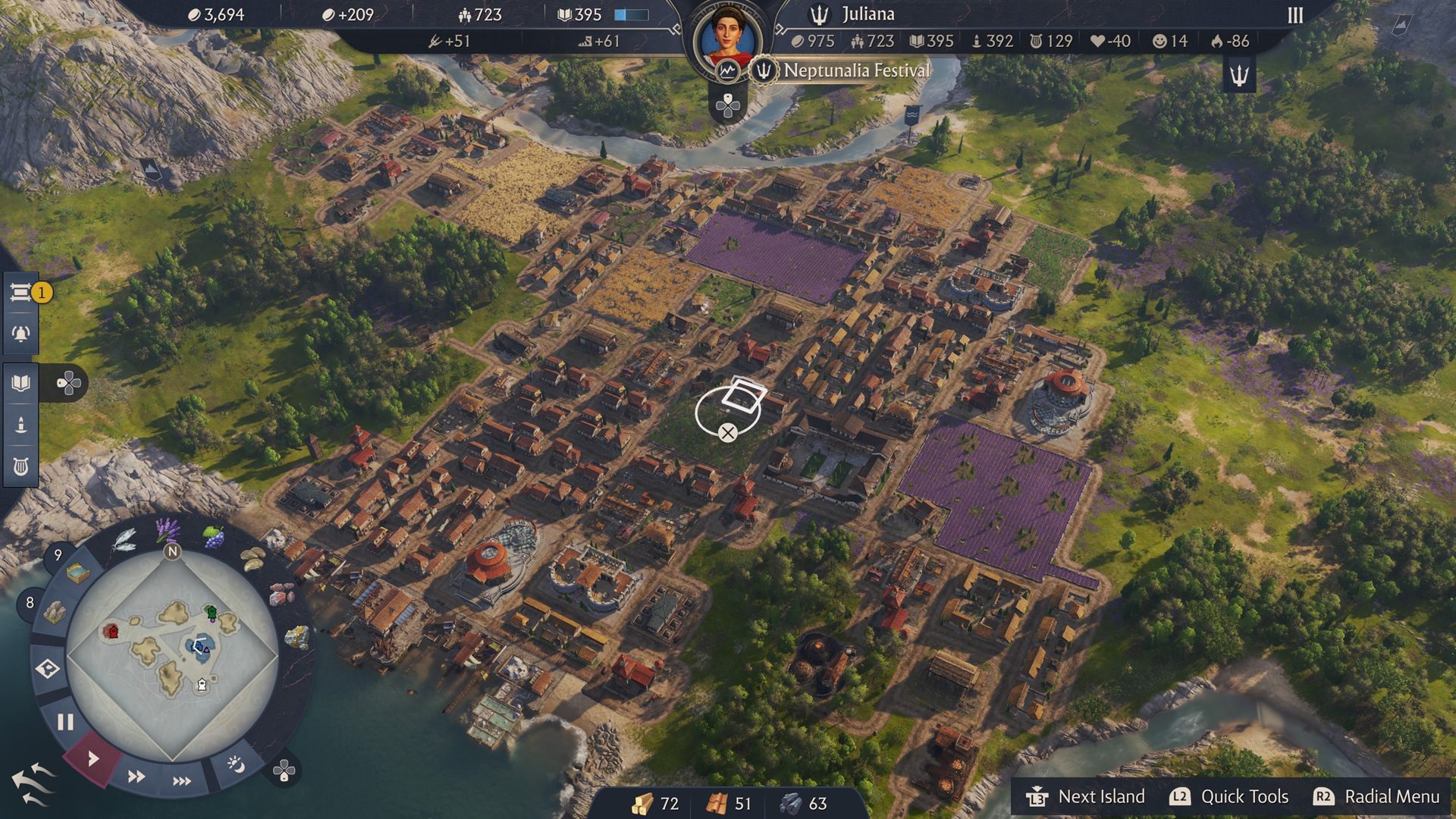Select the candle icon in left sidebar

pyautogui.click(x=21, y=424)
